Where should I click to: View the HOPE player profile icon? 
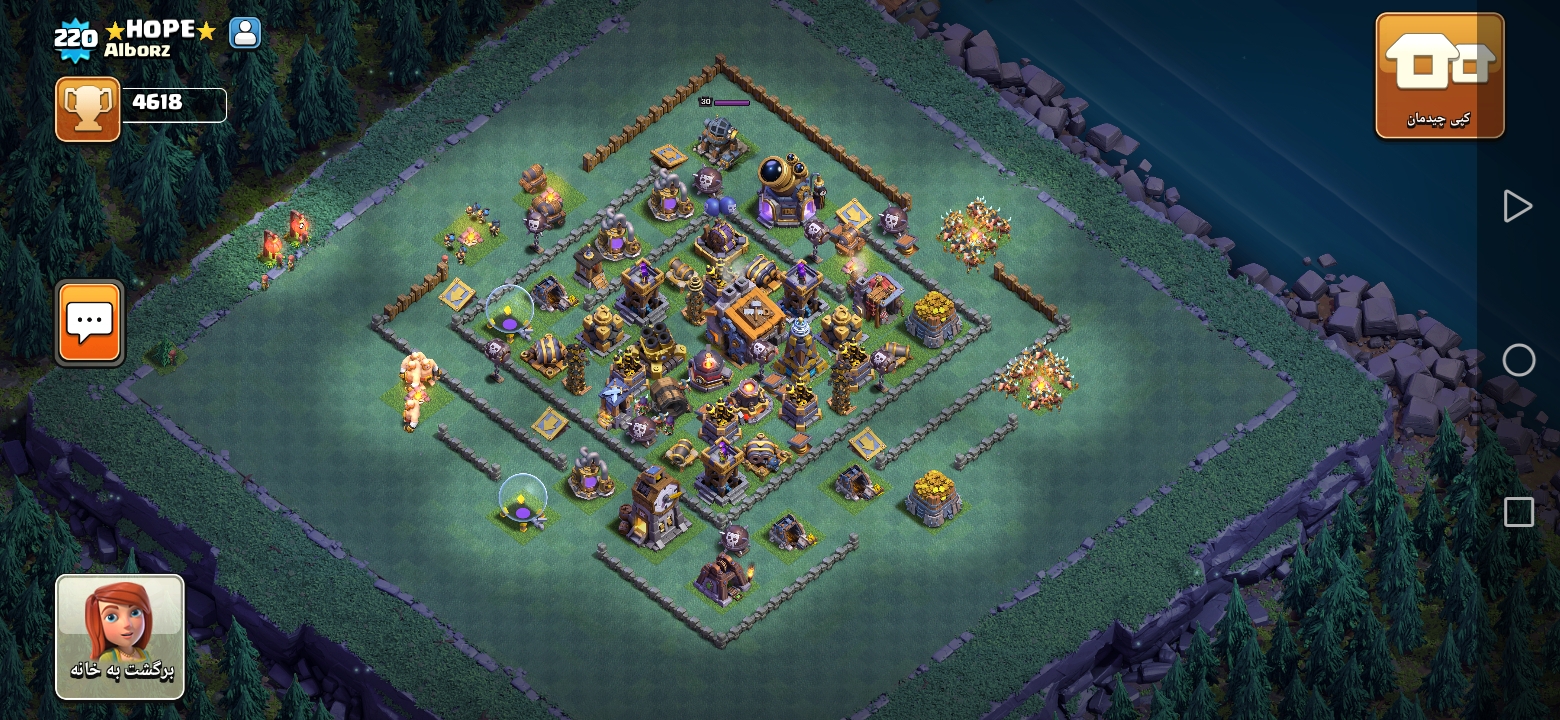point(245,33)
